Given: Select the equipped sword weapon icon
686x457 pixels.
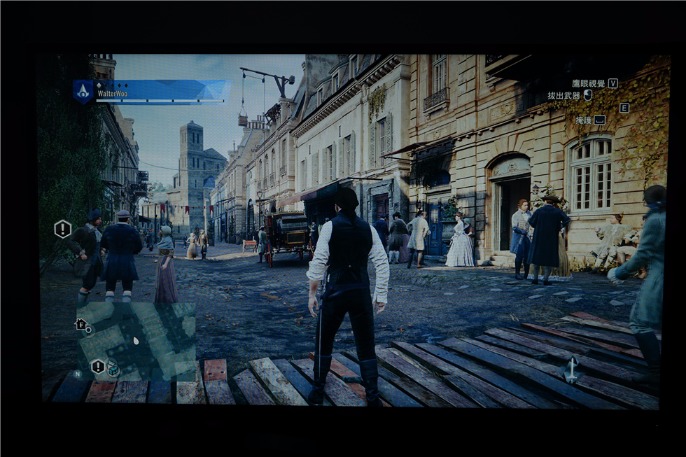Looking at the screenshot, I should [x=572, y=370].
